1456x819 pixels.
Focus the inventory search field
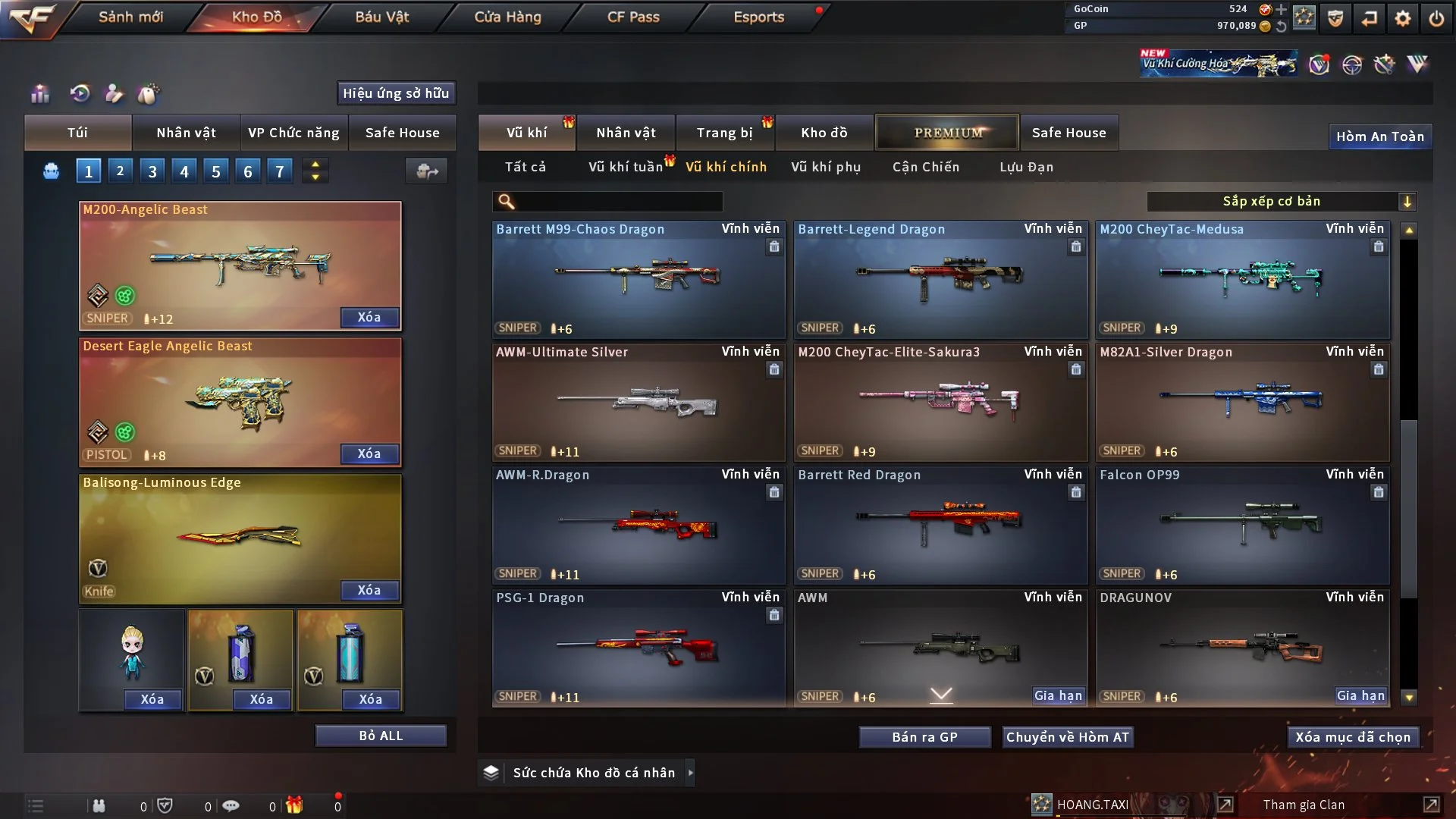pos(618,201)
